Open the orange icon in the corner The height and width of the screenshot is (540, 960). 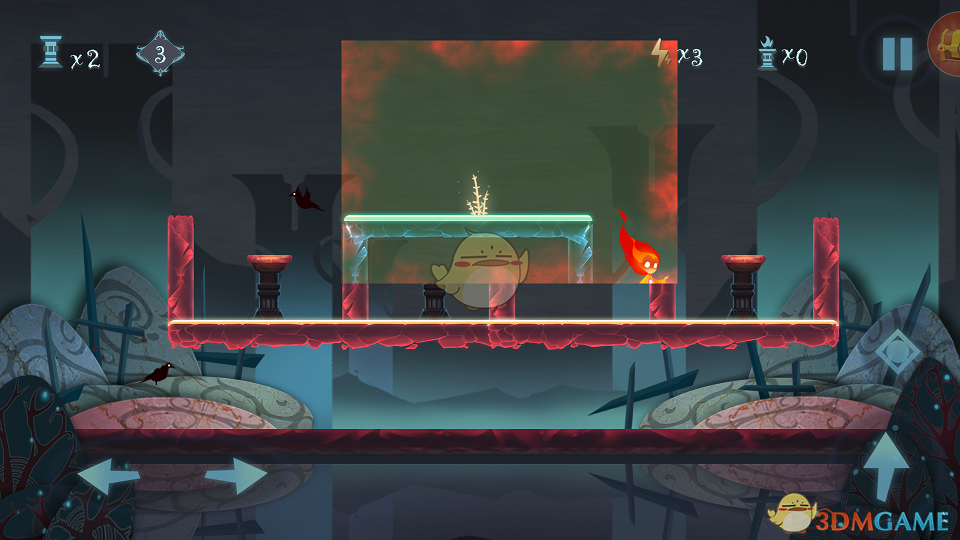(x=946, y=45)
